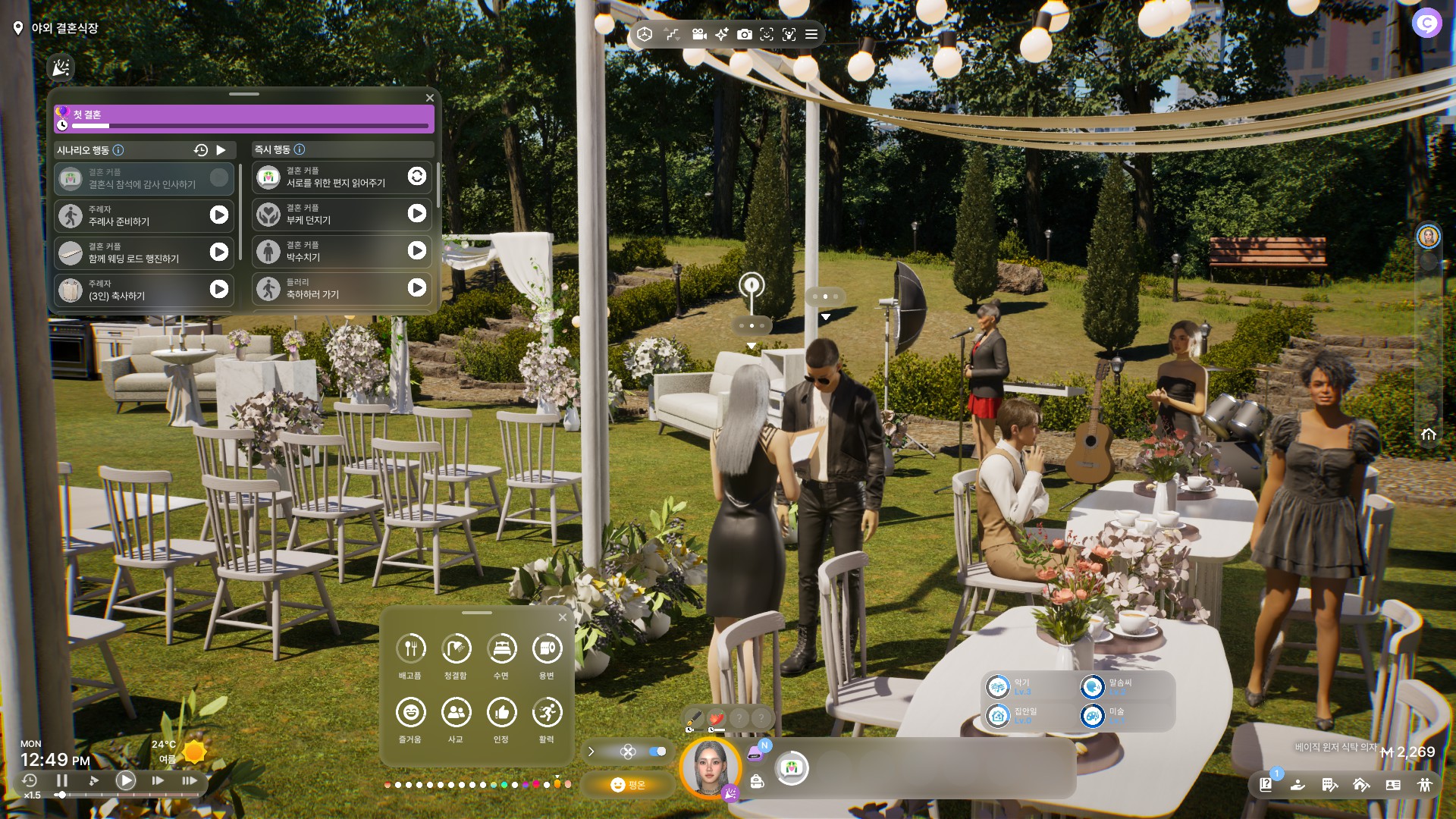Click the 평온 mood status button
The height and width of the screenshot is (819, 1456).
[628, 785]
